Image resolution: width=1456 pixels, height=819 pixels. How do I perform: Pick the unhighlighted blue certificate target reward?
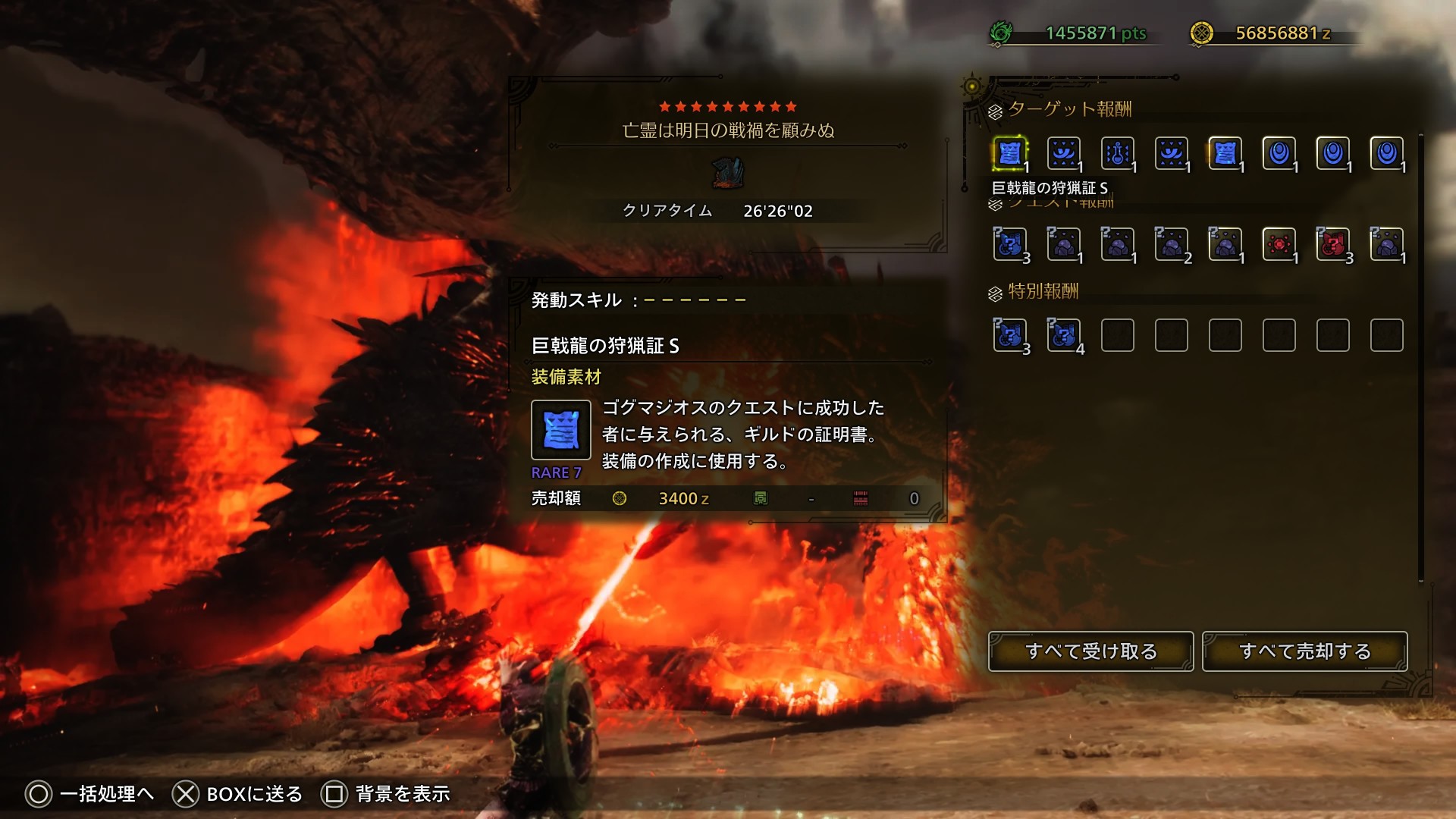coord(1225,154)
